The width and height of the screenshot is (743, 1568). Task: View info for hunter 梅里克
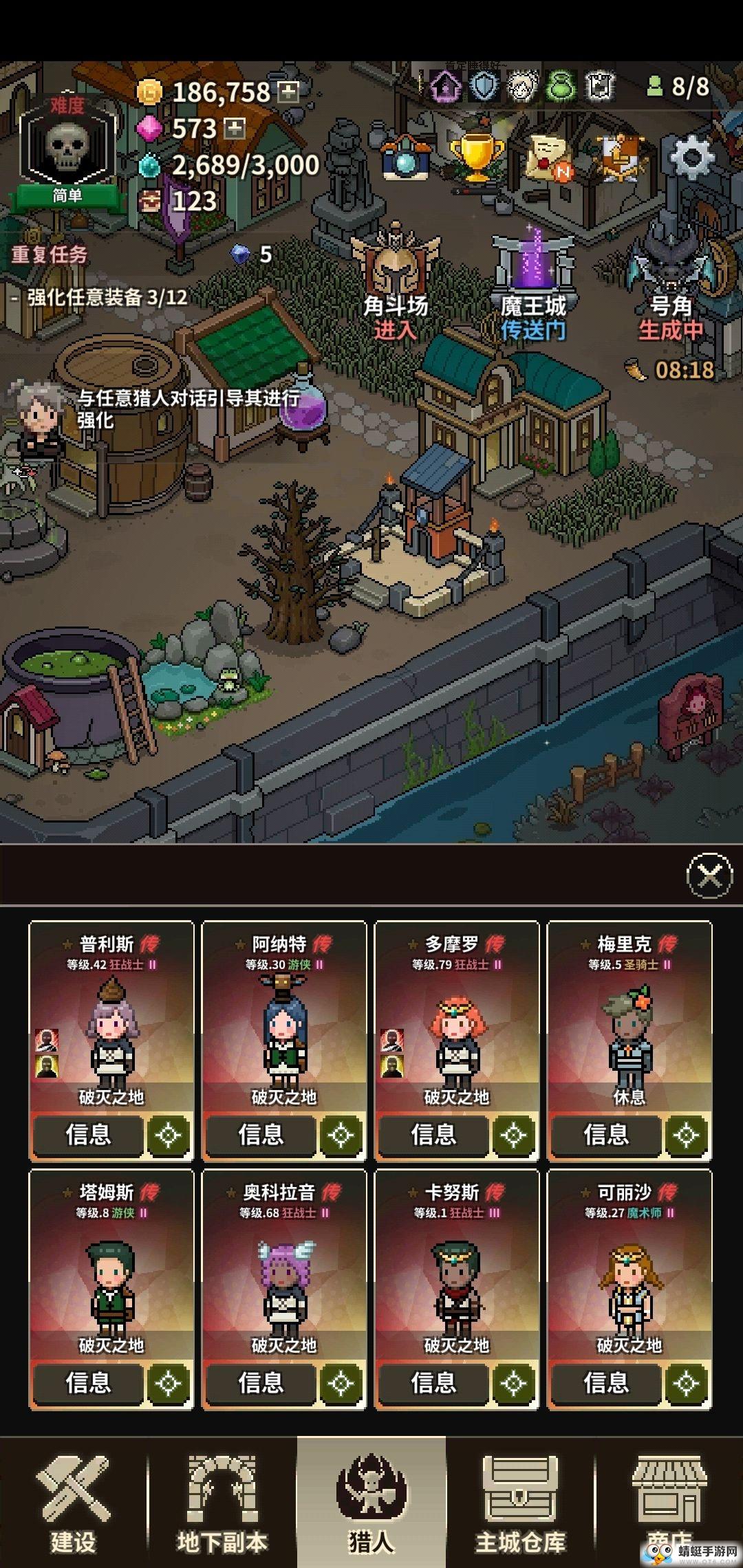[605, 1135]
